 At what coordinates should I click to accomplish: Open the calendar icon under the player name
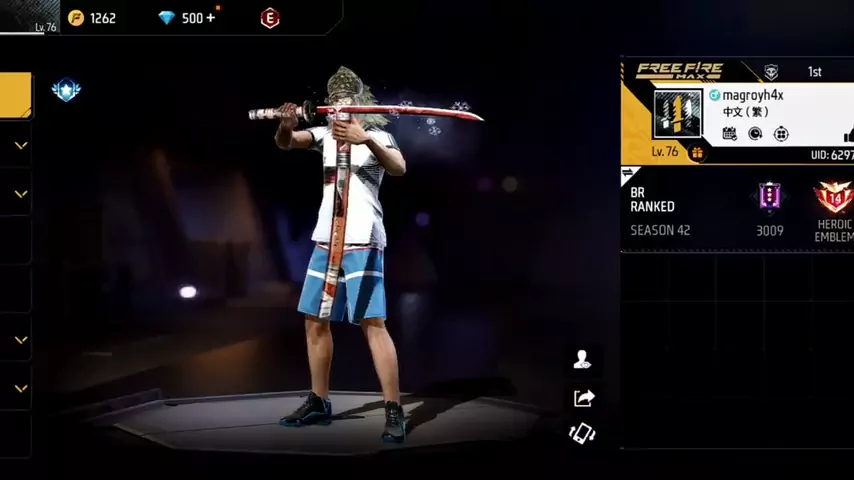[x=730, y=133]
